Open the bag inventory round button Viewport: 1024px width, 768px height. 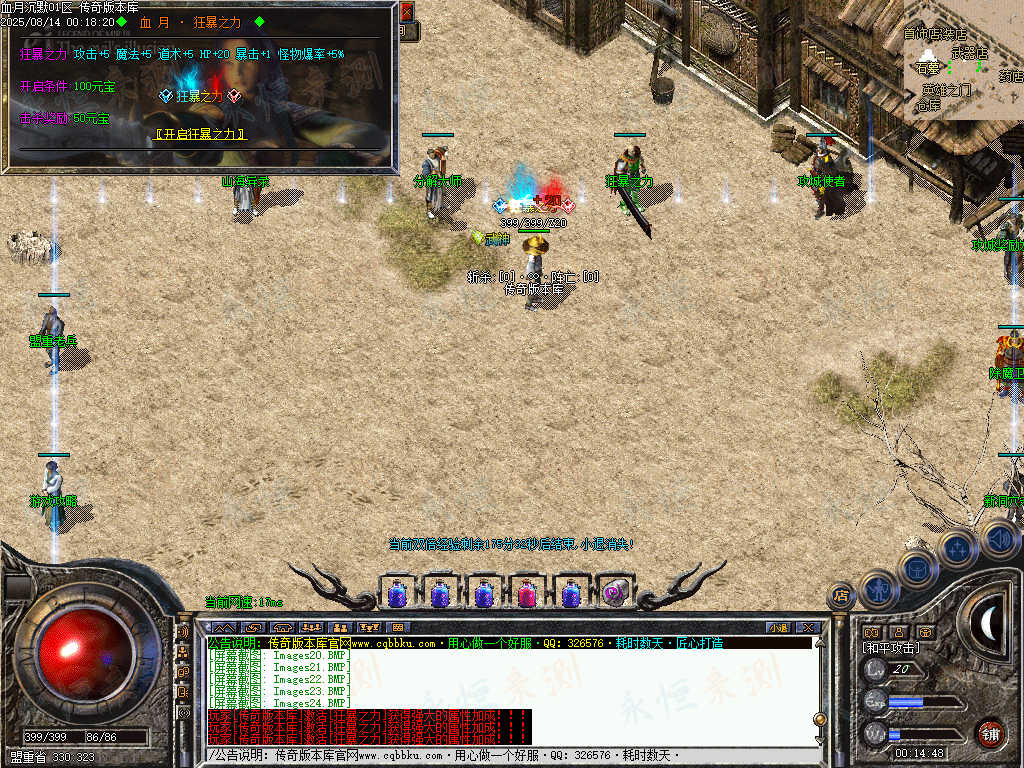916,567
